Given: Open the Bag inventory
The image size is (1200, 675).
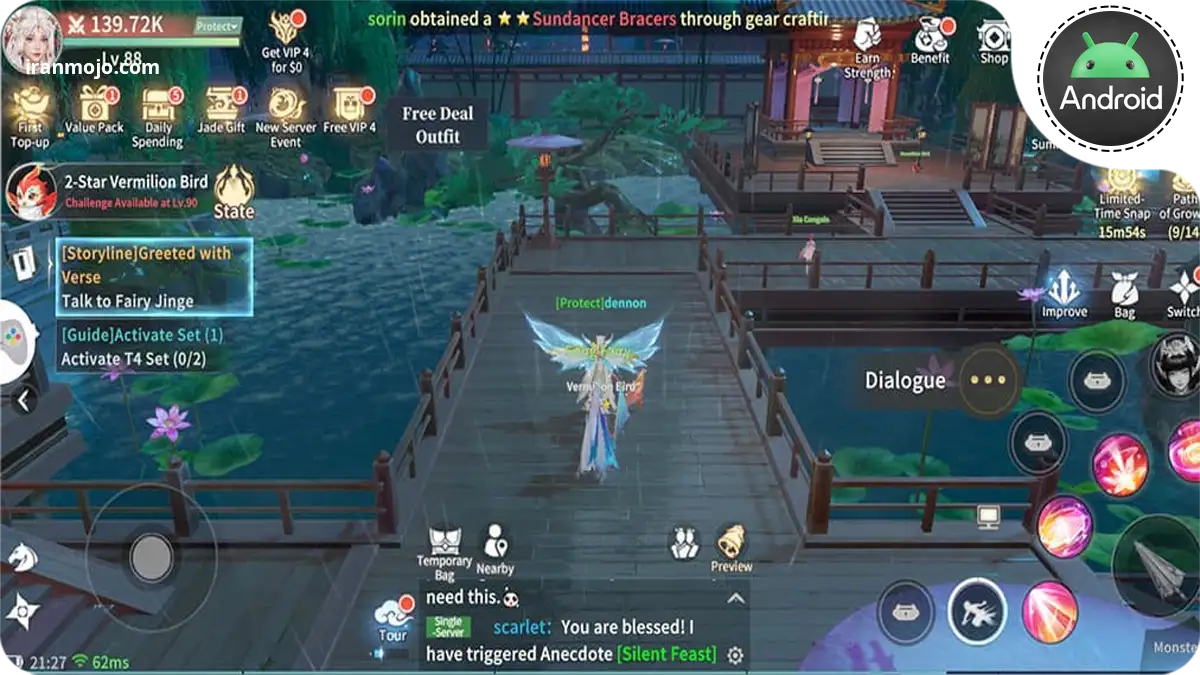Looking at the screenshot, I should tap(1125, 295).
